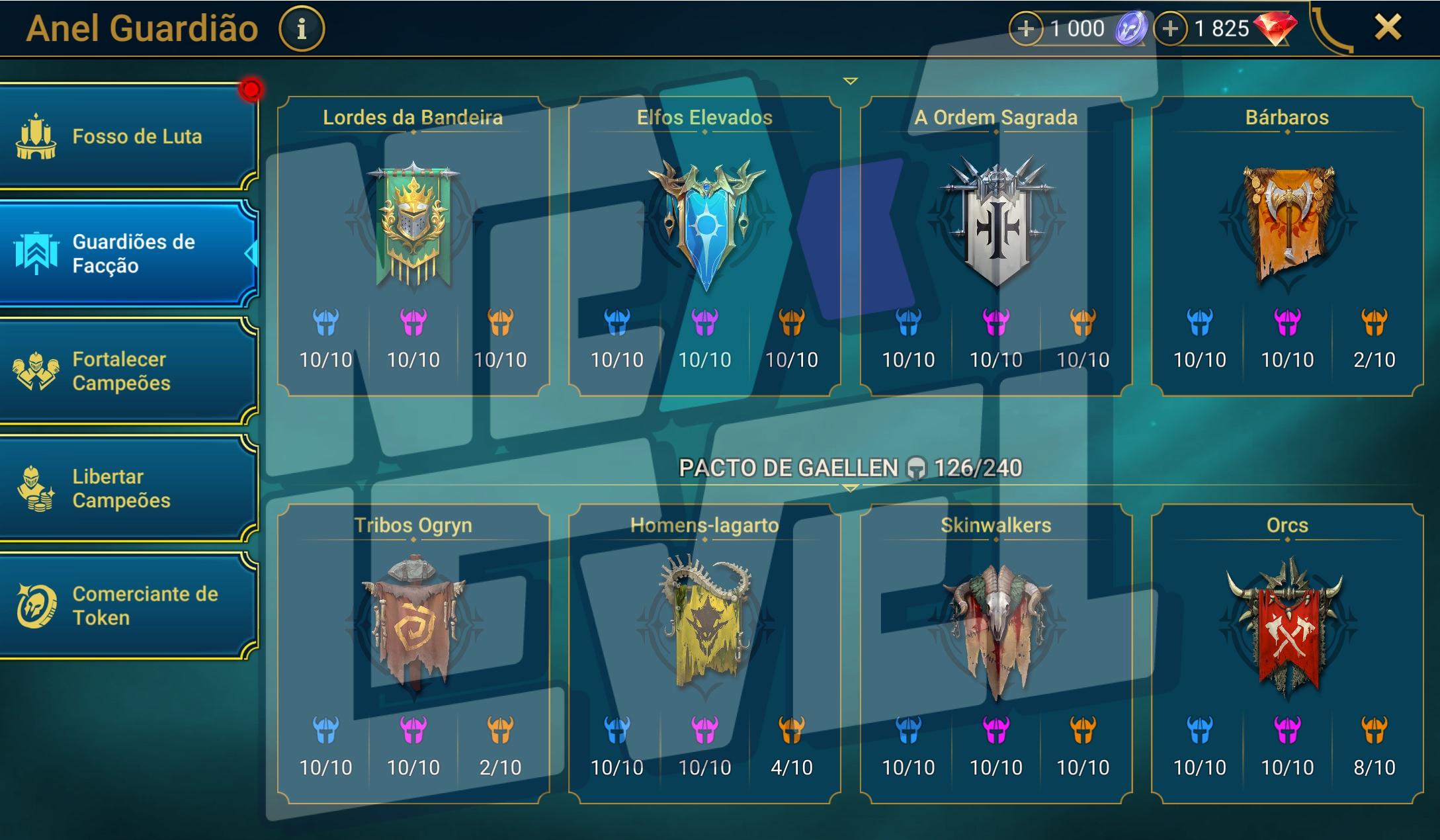Open the Tribos Ogryn faction card
The image size is (1440, 840).
(413, 653)
